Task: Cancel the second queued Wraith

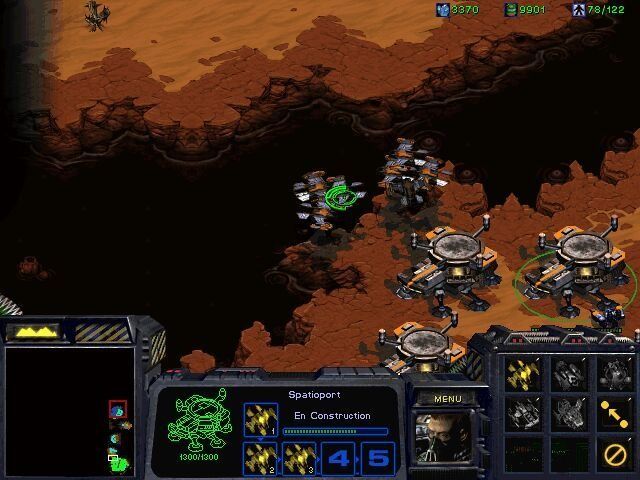Action: click(x=261, y=458)
